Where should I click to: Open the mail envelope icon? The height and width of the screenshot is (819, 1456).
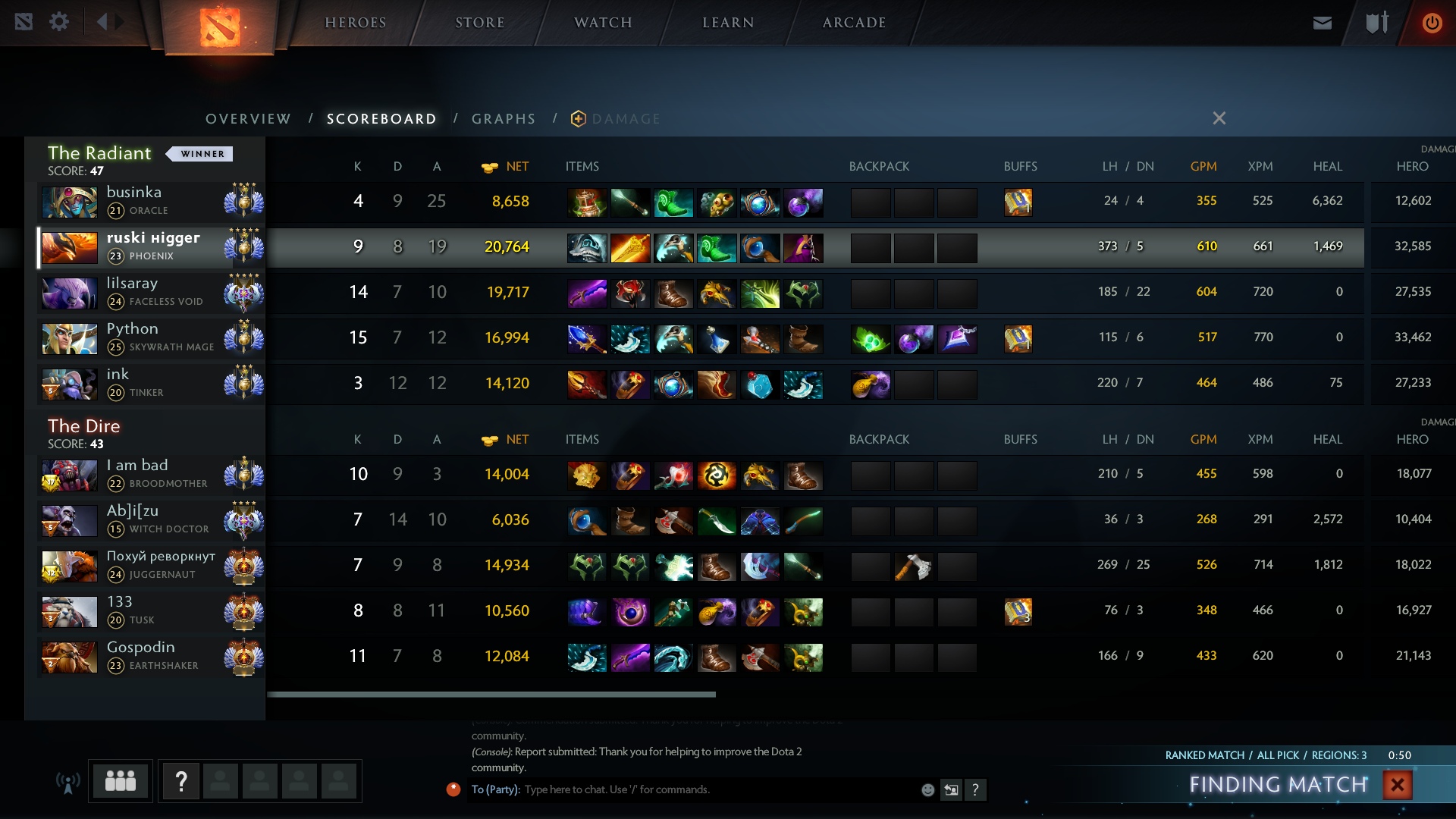[x=1322, y=23]
